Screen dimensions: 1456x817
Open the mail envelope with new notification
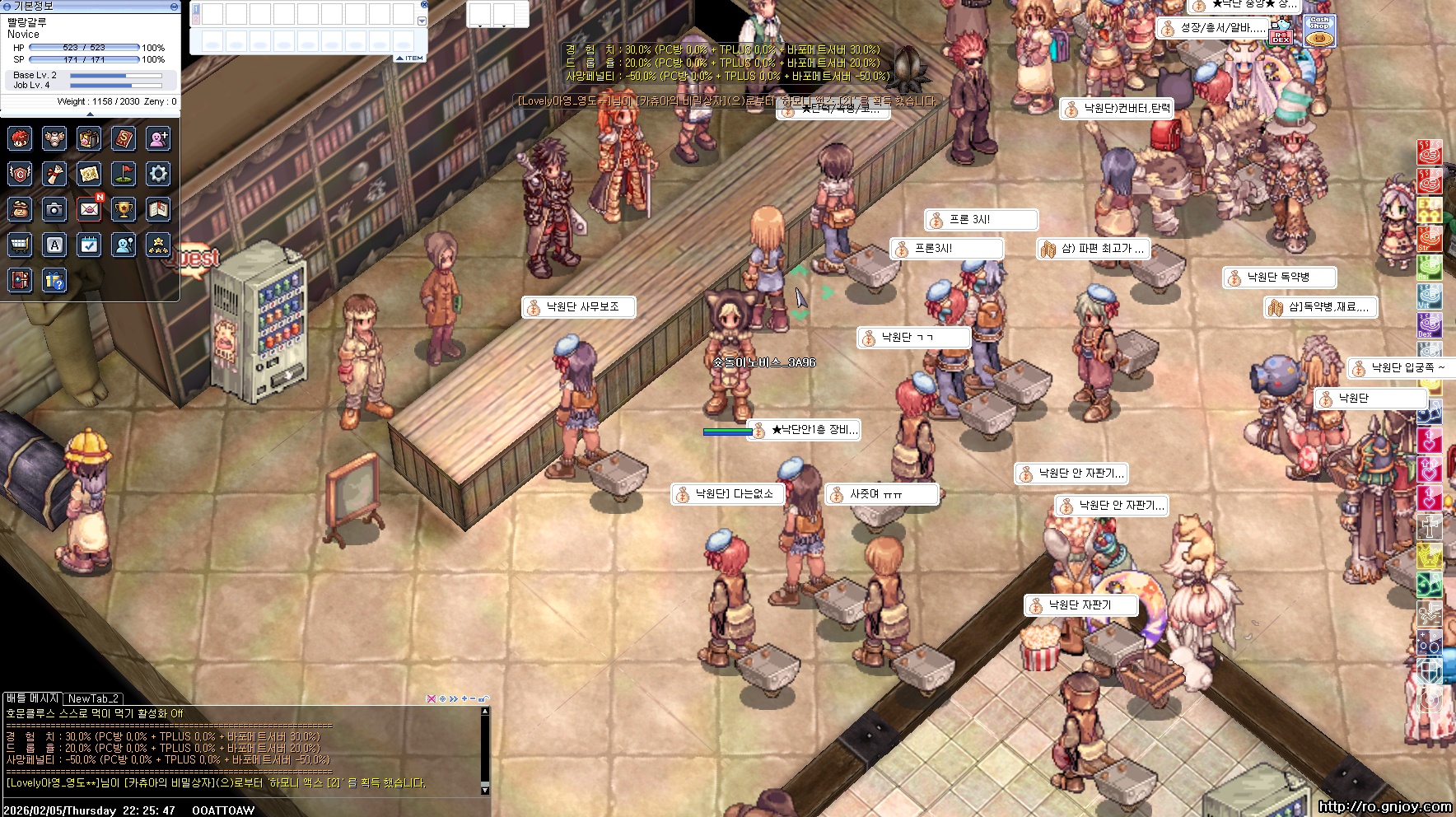pos(89,209)
